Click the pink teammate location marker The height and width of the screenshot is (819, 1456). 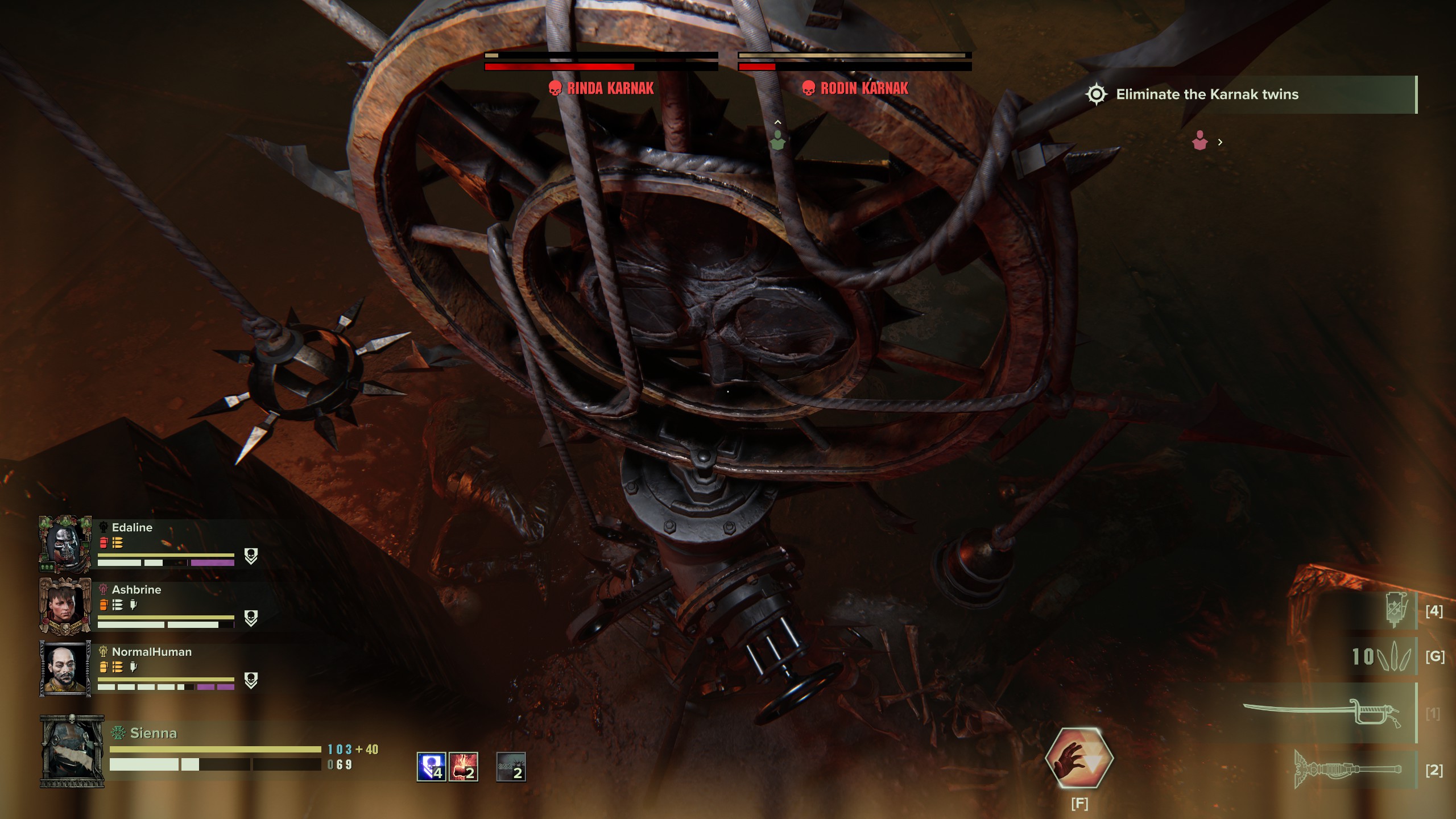[1199, 140]
